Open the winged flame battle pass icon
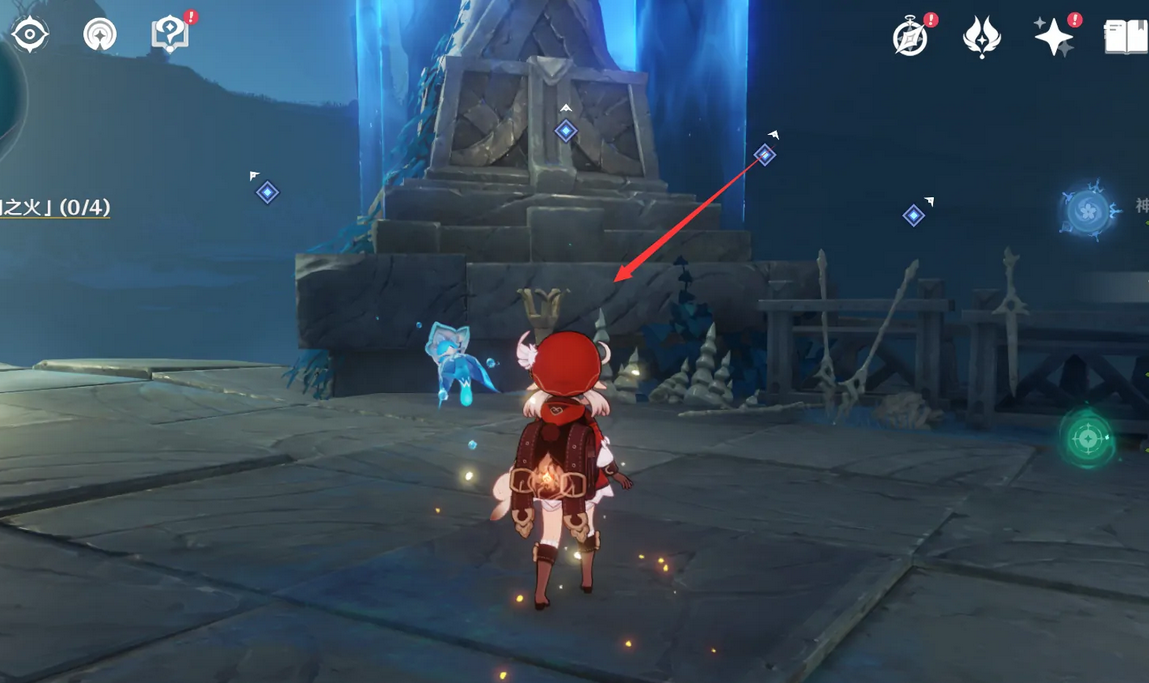This screenshot has height=683, width=1149. 981,38
